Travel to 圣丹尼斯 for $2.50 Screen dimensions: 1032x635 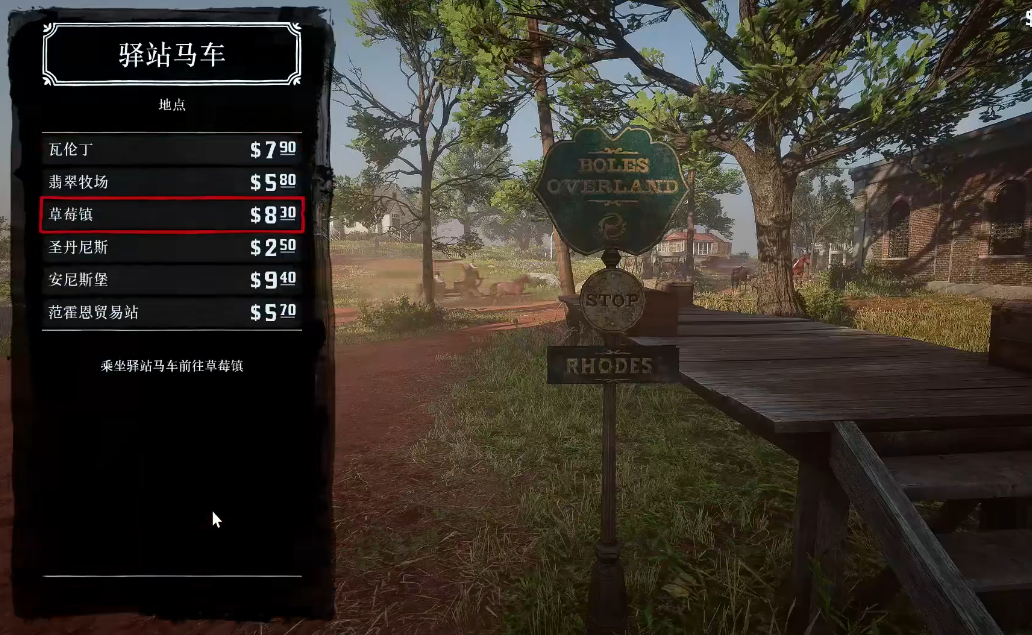tap(171, 246)
